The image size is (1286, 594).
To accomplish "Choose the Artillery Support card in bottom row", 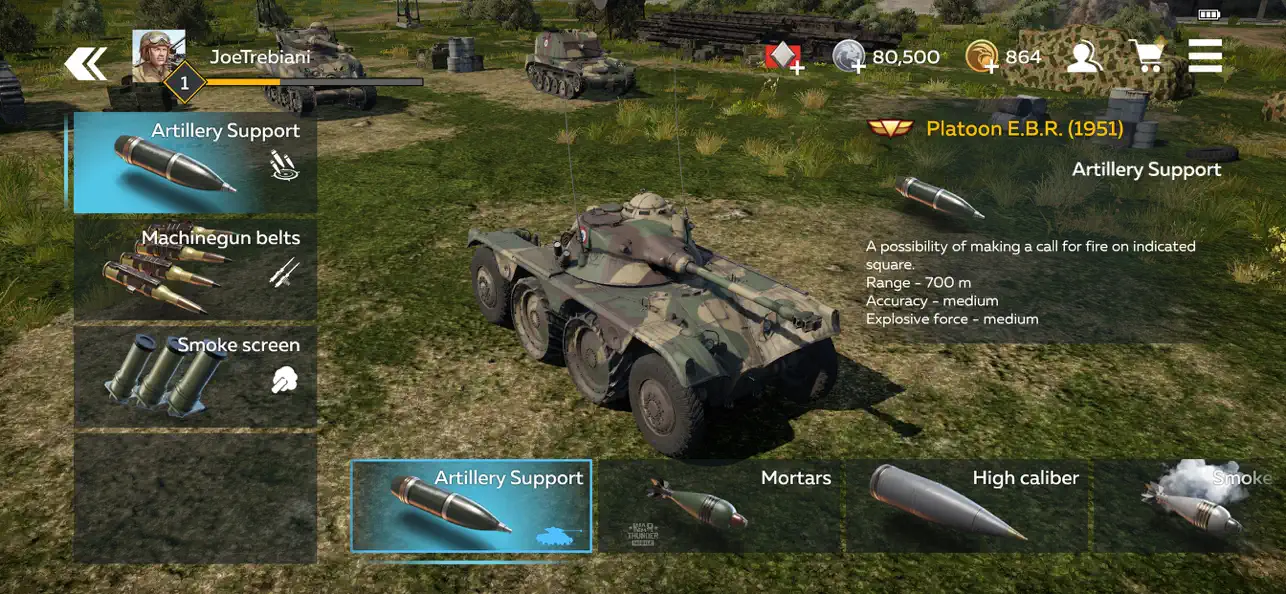I will click(x=471, y=506).
